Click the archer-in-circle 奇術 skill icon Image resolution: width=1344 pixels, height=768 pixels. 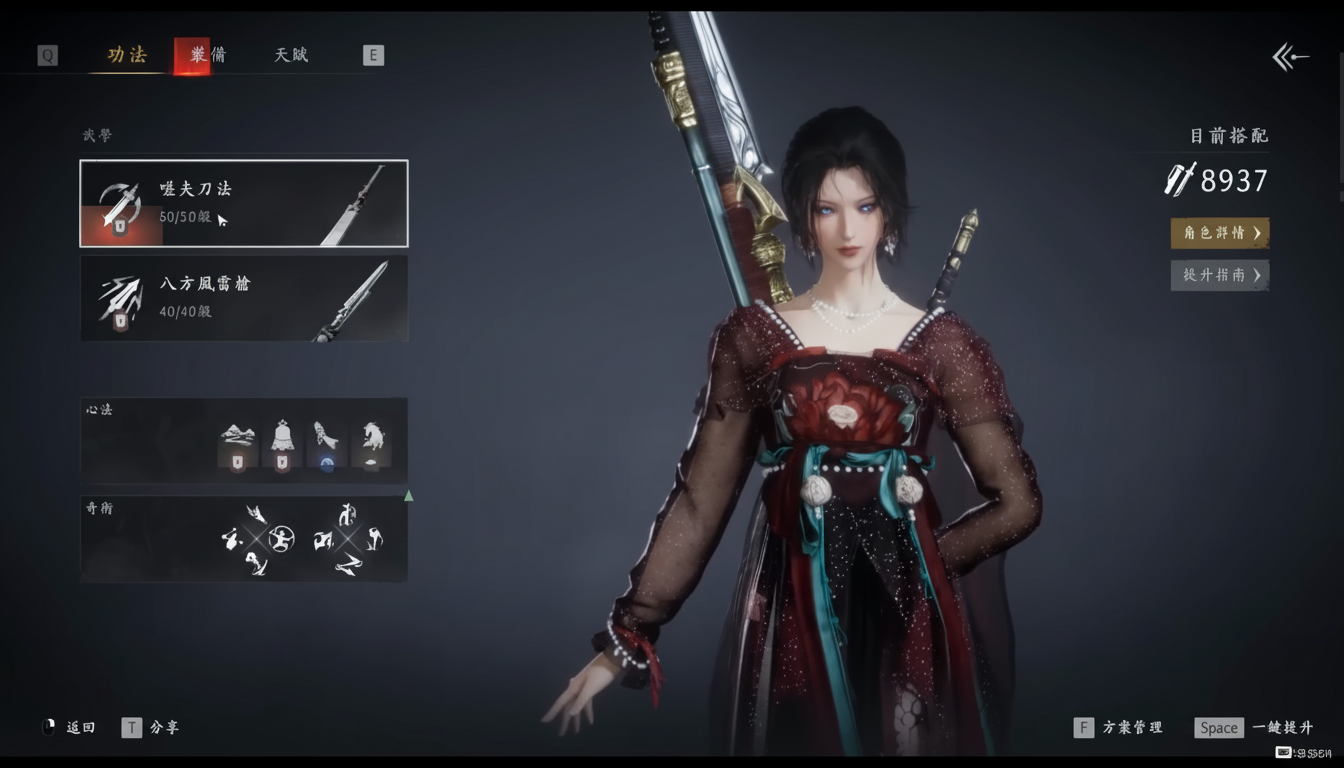tap(281, 539)
